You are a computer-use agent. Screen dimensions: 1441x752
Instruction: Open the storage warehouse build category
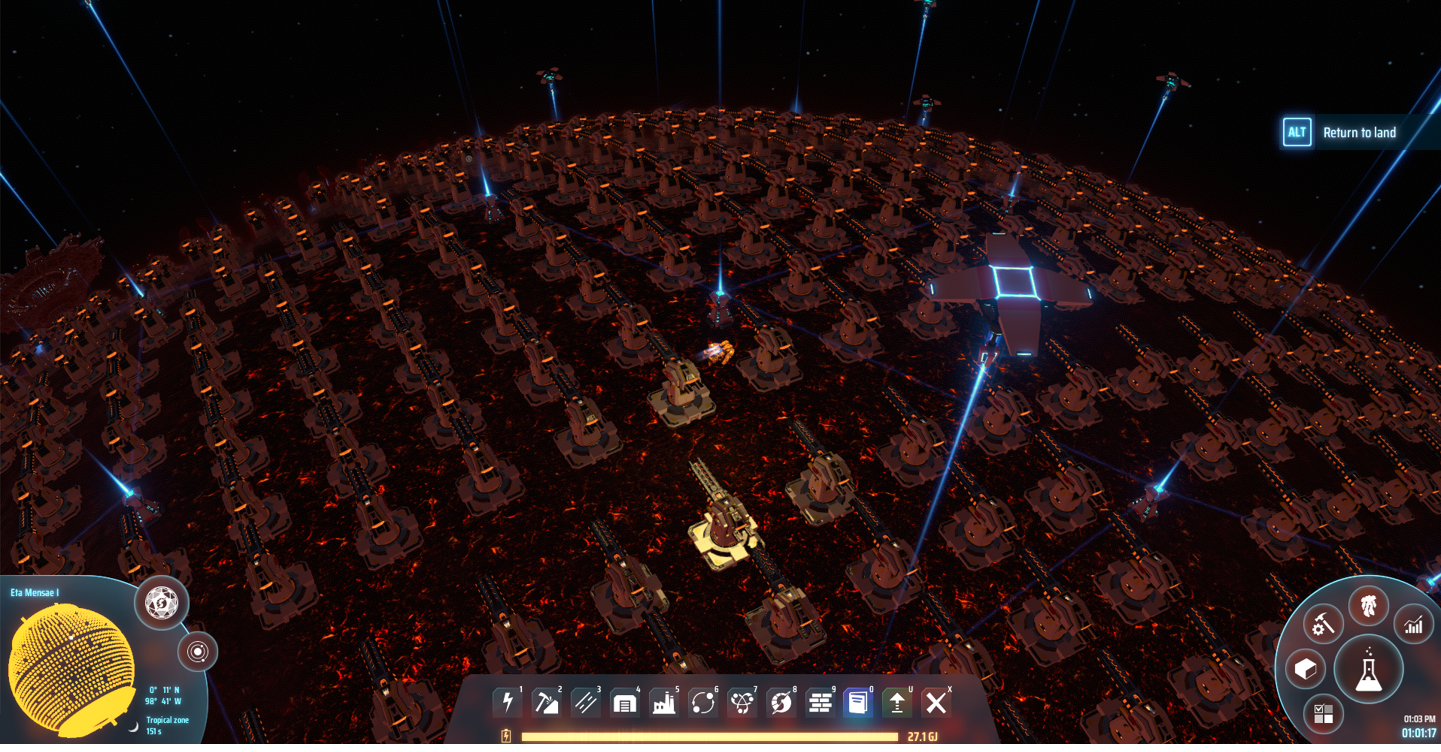tap(624, 703)
